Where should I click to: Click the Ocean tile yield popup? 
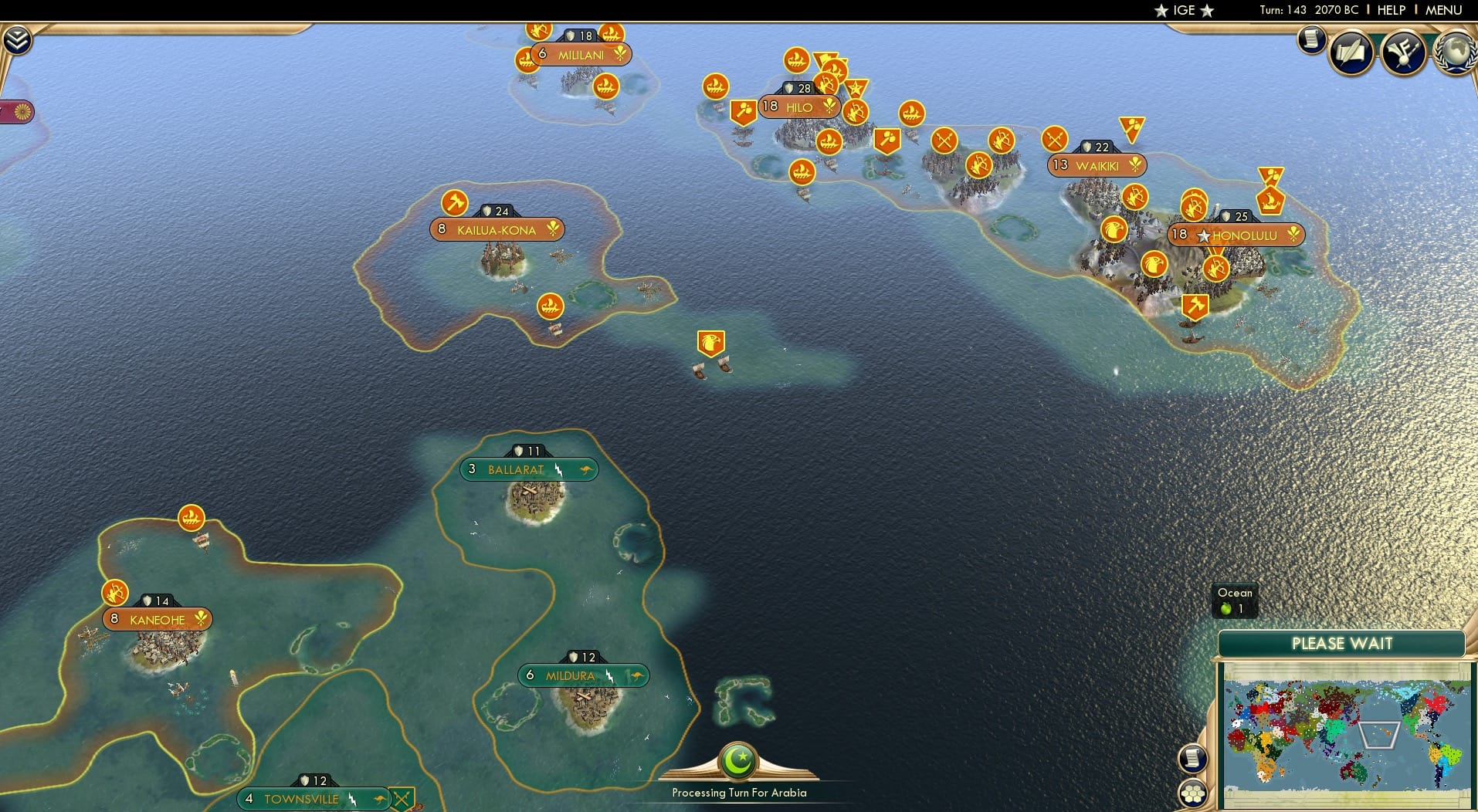(x=1234, y=601)
